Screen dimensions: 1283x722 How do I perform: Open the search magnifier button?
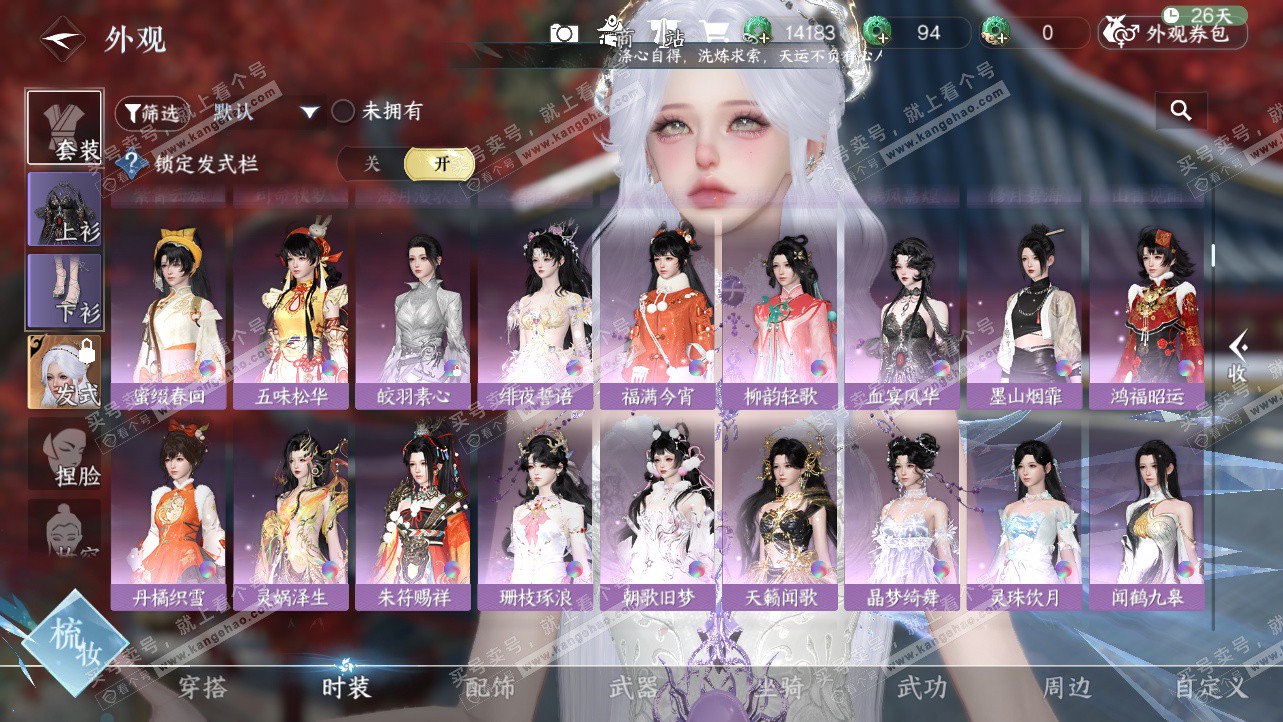[x=1181, y=111]
